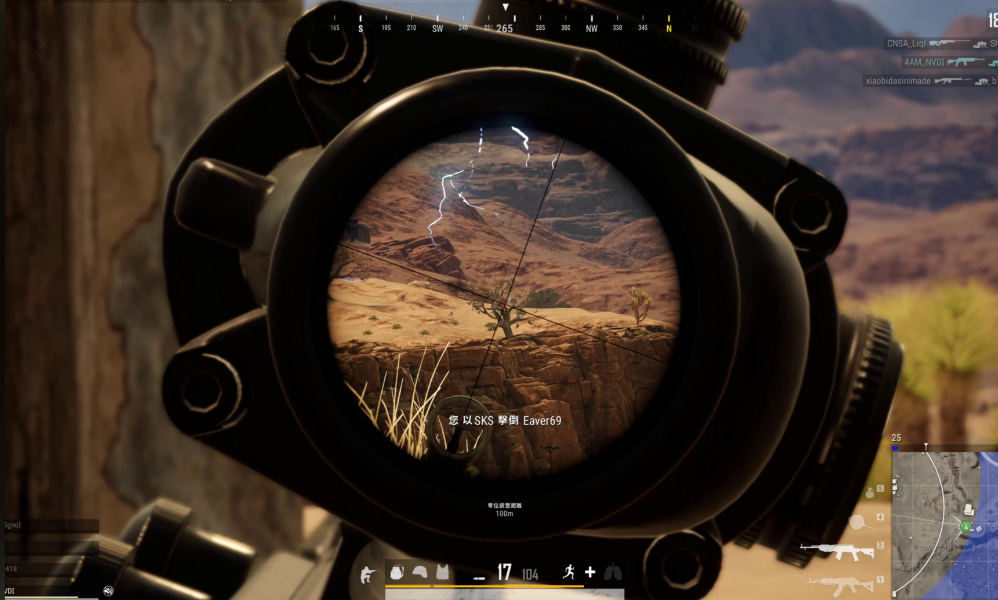Click the lungs breath icon

(x=613, y=572)
